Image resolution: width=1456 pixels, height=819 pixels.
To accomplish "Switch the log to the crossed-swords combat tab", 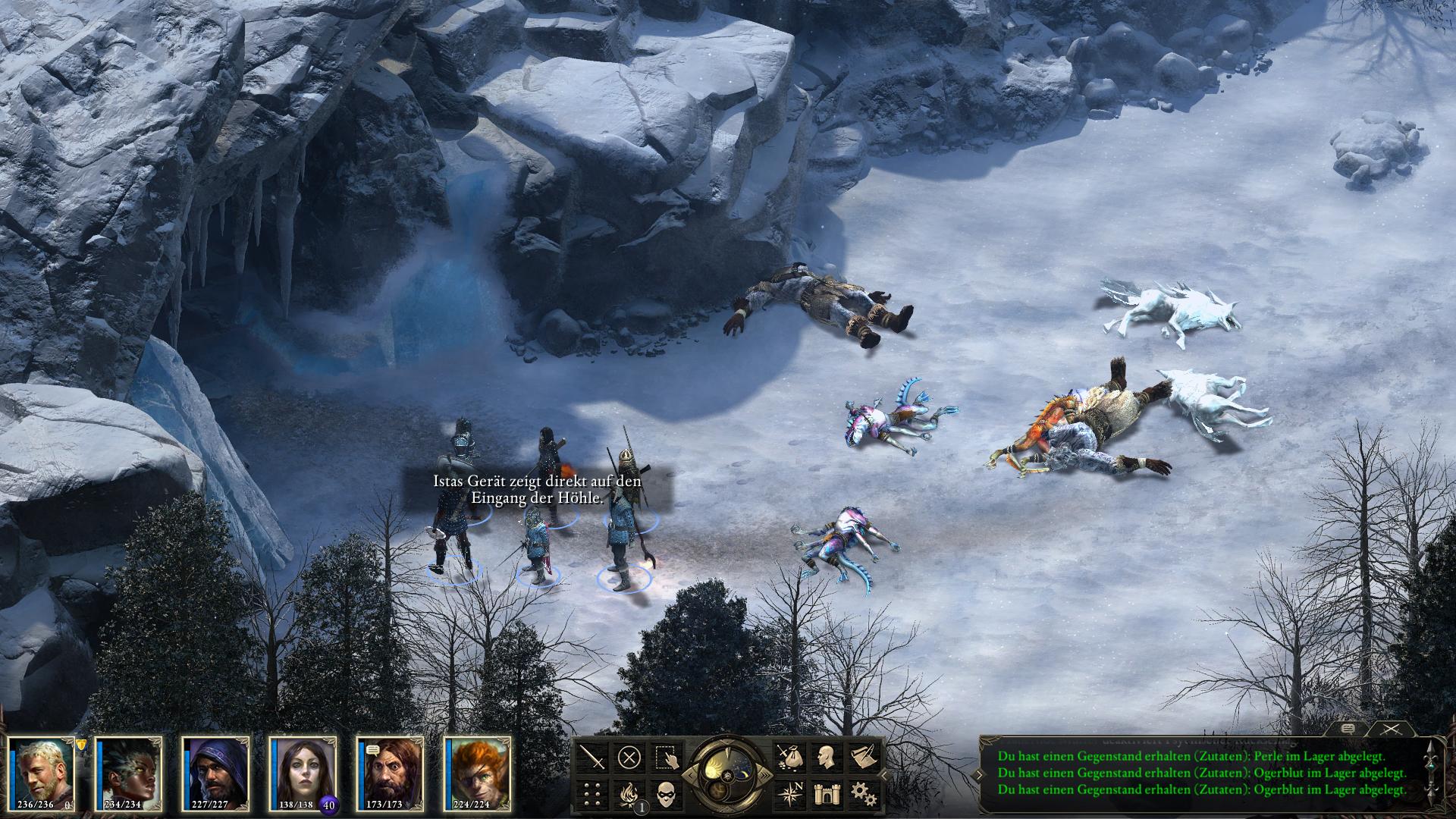I will tap(1390, 728).
